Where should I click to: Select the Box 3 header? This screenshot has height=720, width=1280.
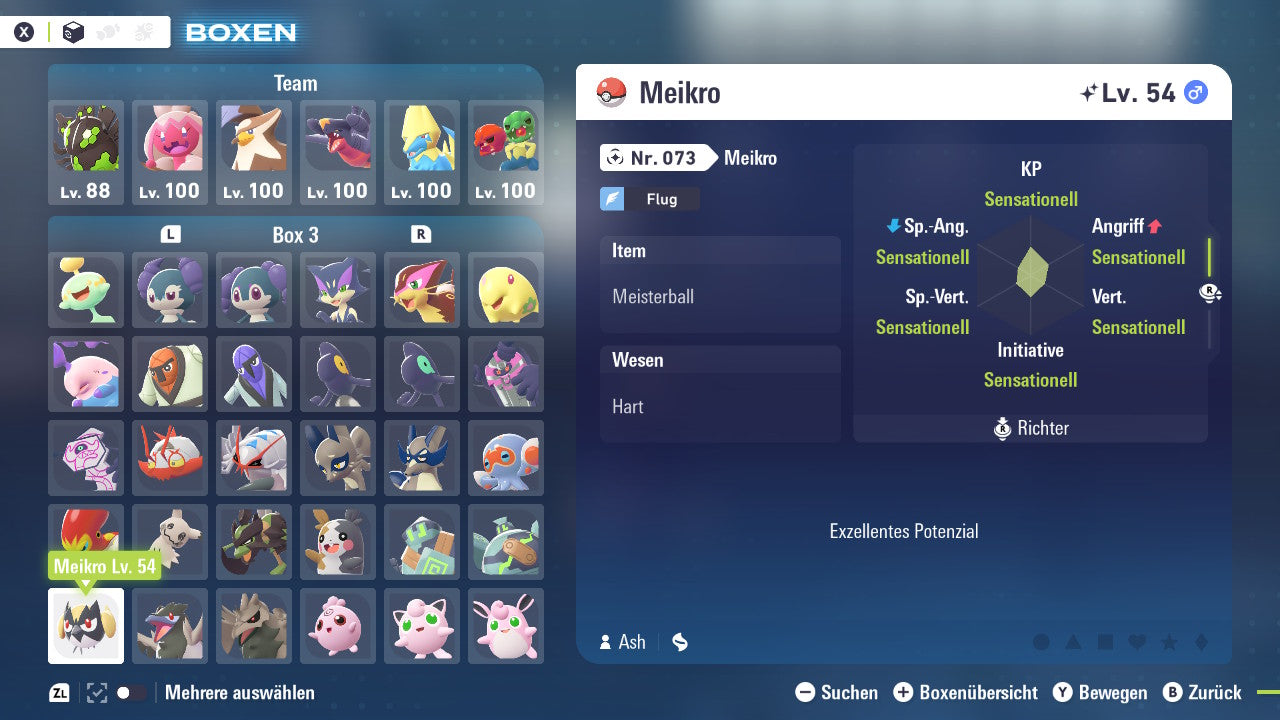[296, 235]
